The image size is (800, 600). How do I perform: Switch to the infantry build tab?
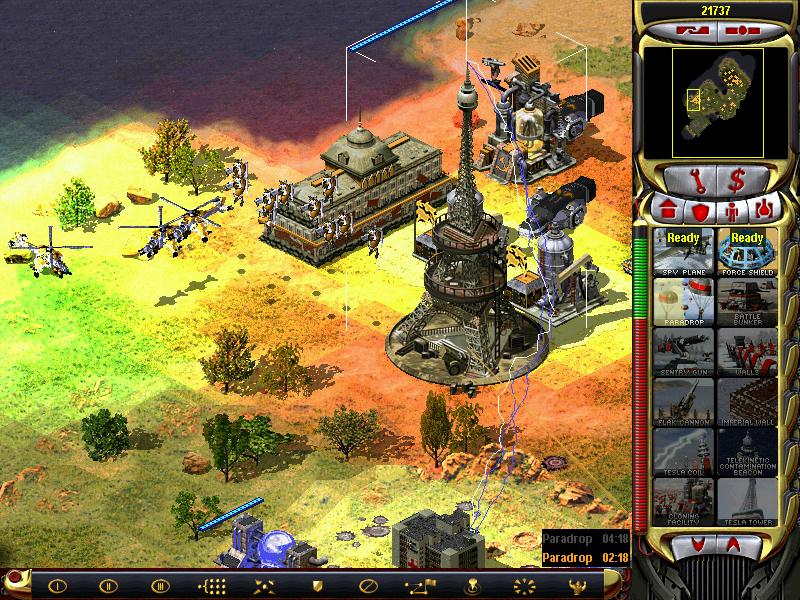[x=733, y=210]
